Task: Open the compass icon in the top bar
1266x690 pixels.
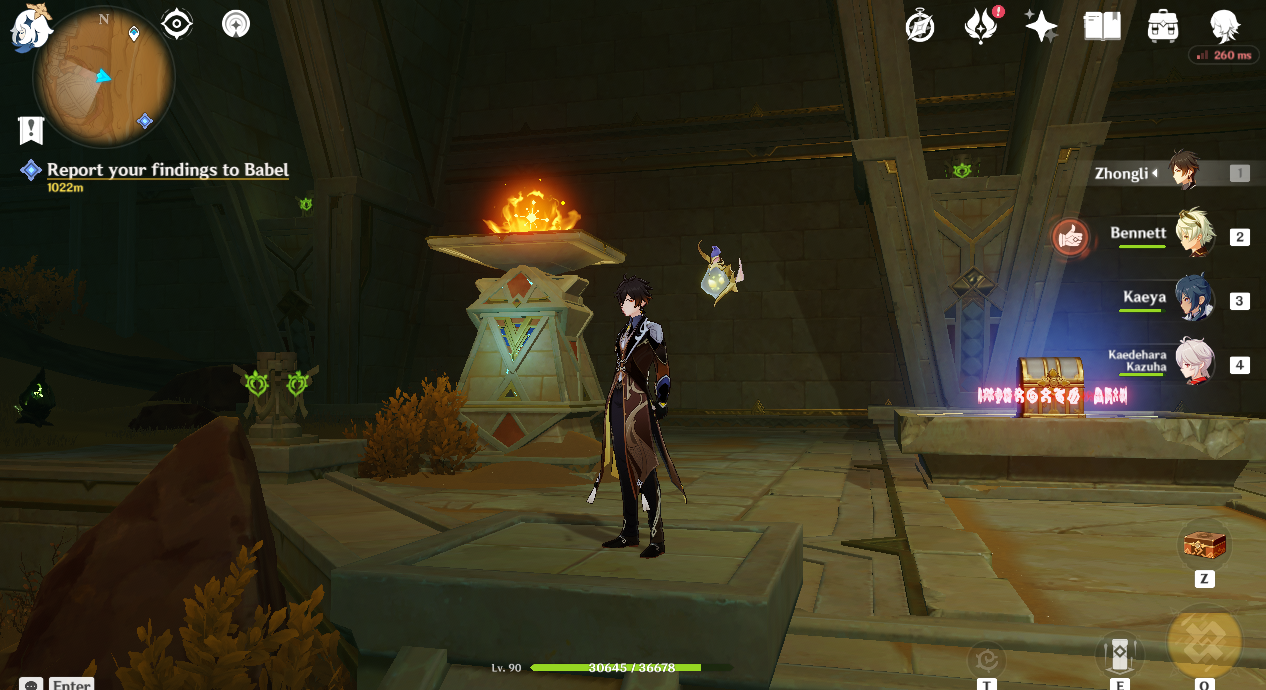Action: pos(920,26)
